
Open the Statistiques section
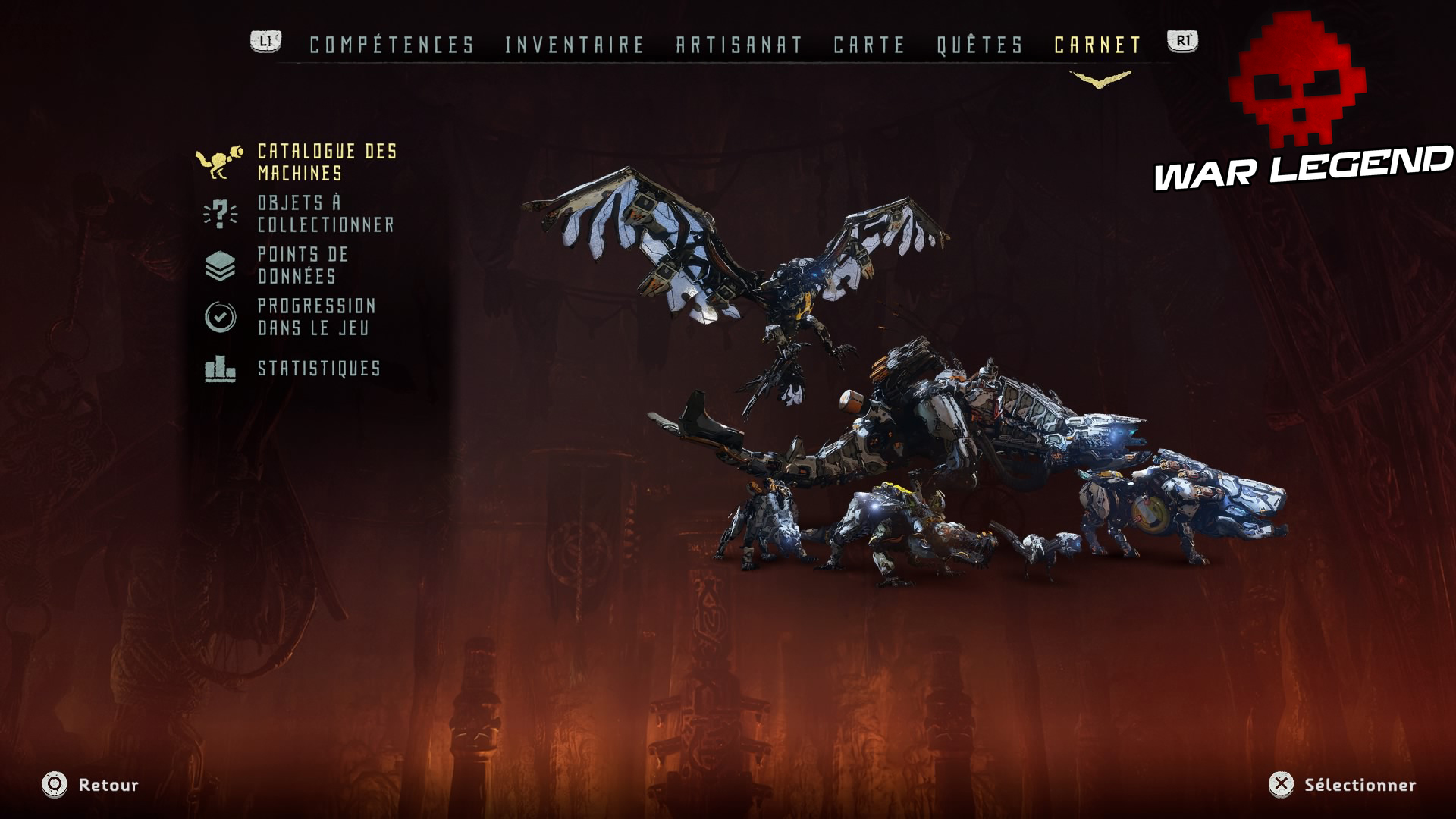[x=318, y=371]
